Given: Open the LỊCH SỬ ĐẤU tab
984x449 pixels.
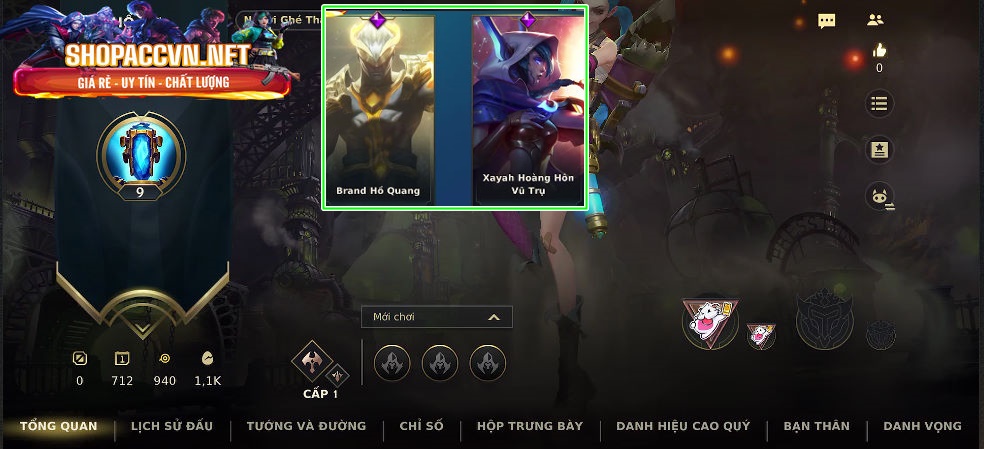Looking at the screenshot, I should tap(172, 427).
